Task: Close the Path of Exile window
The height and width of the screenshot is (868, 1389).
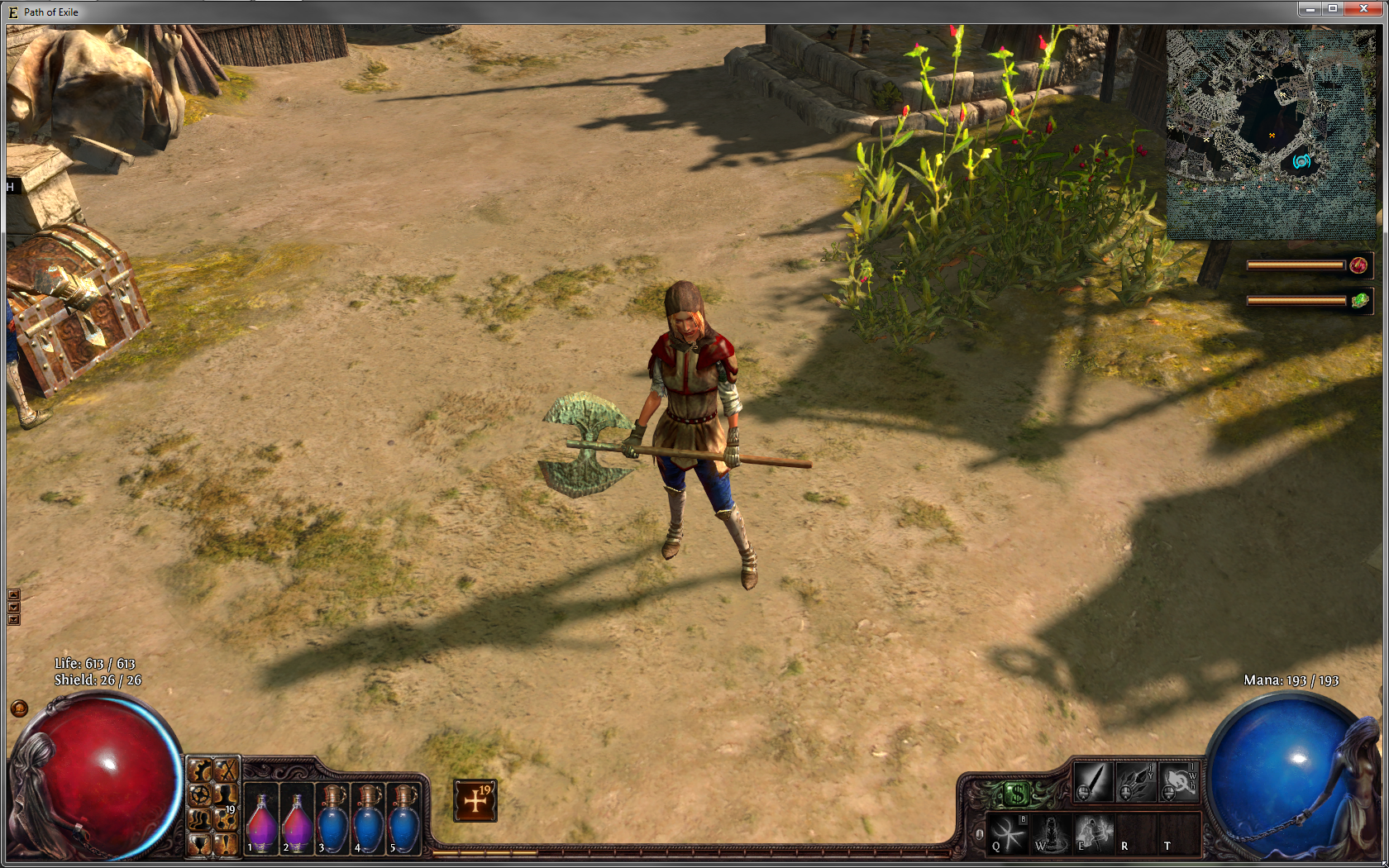Action: coord(1363,9)
